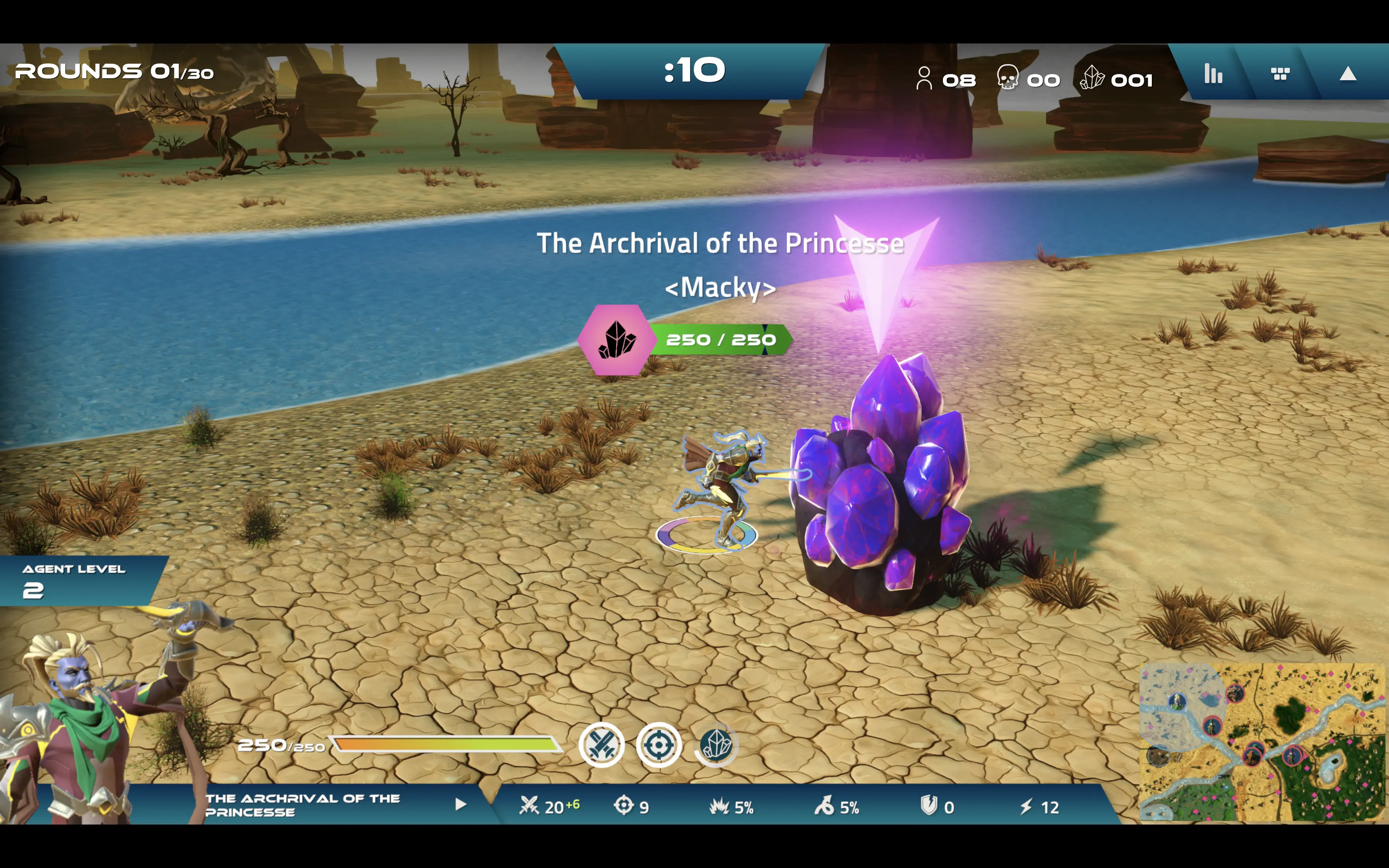
Task: Select the crosshair target ability
Action: coord(659,745)
